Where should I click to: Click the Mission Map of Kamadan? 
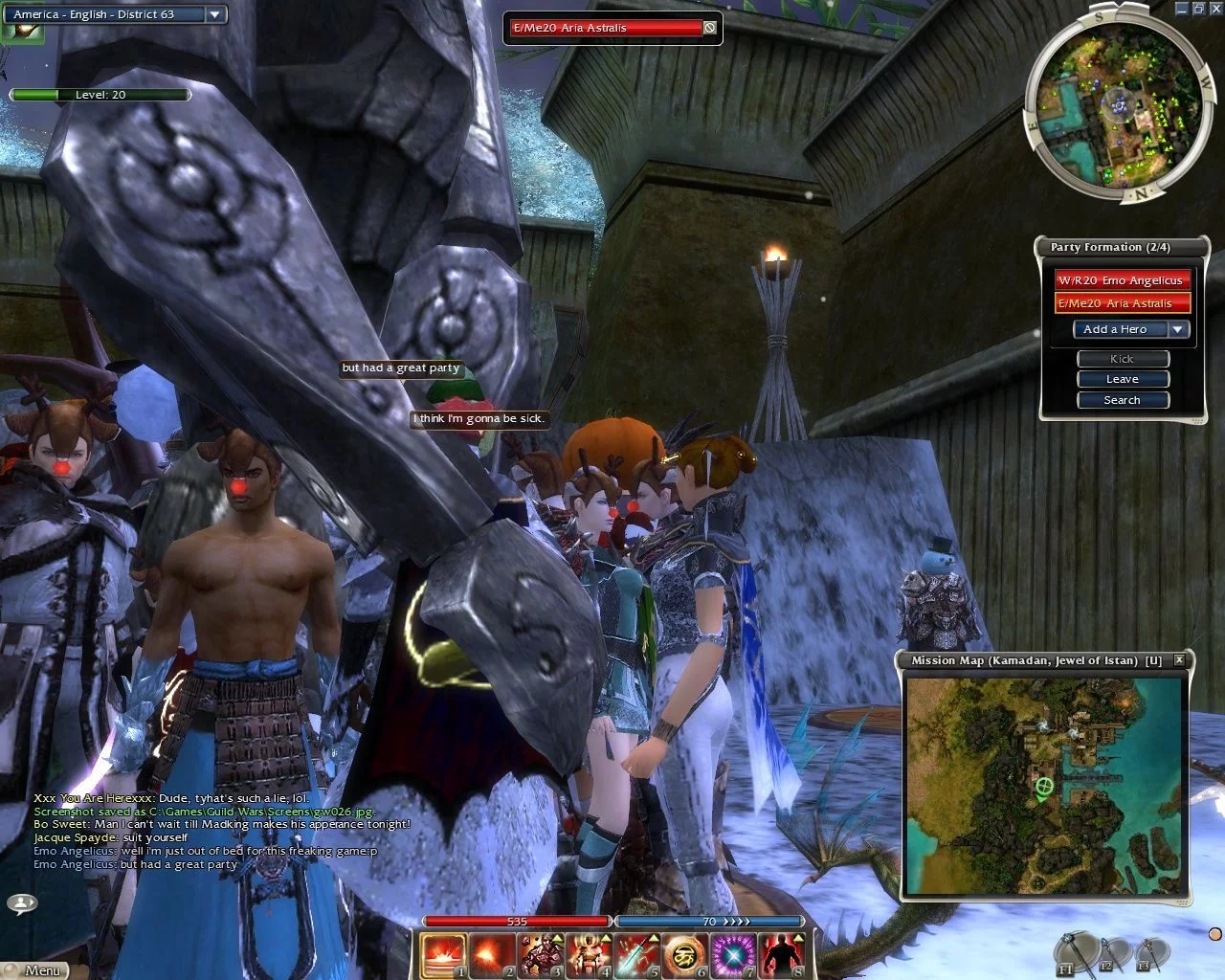click(x=1044, y=785)
